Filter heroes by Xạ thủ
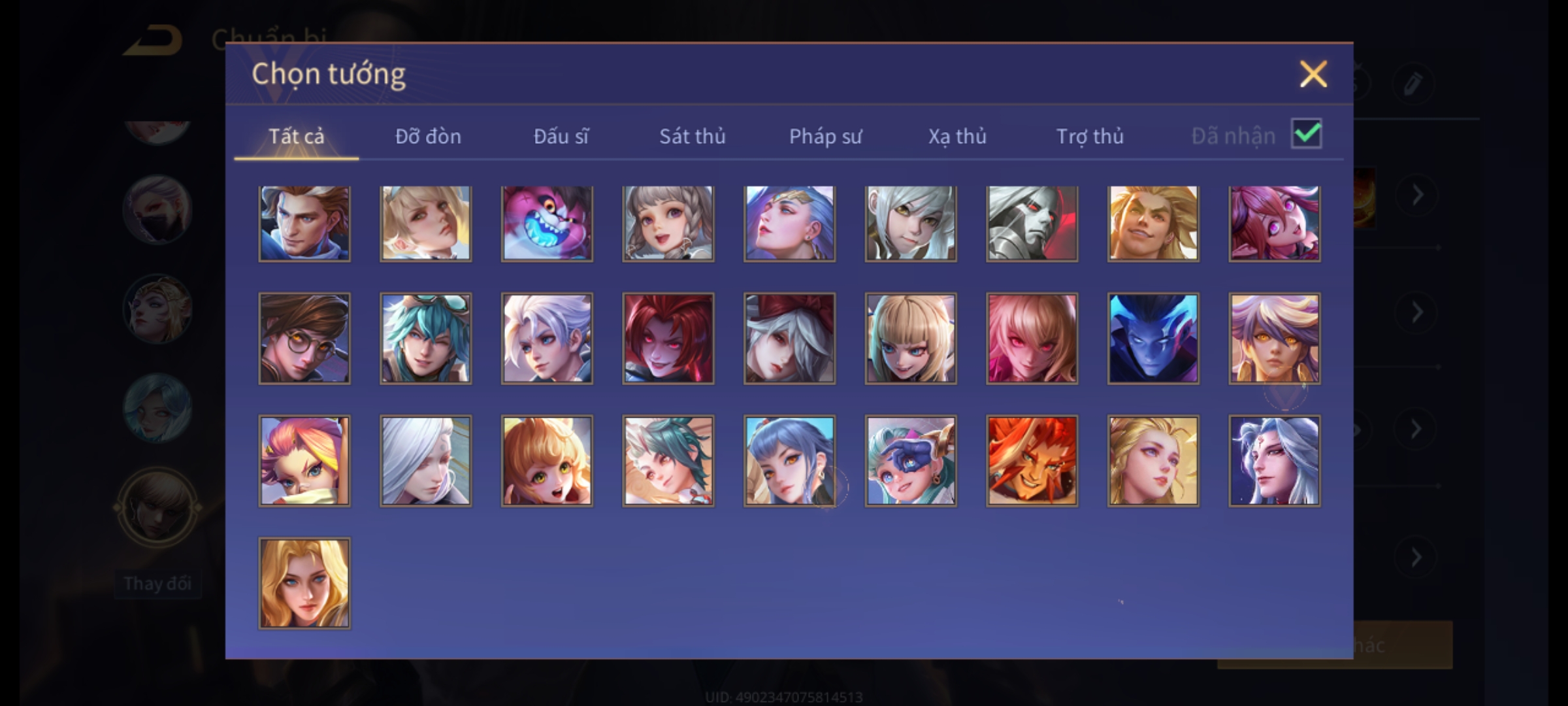 point(957,136)
